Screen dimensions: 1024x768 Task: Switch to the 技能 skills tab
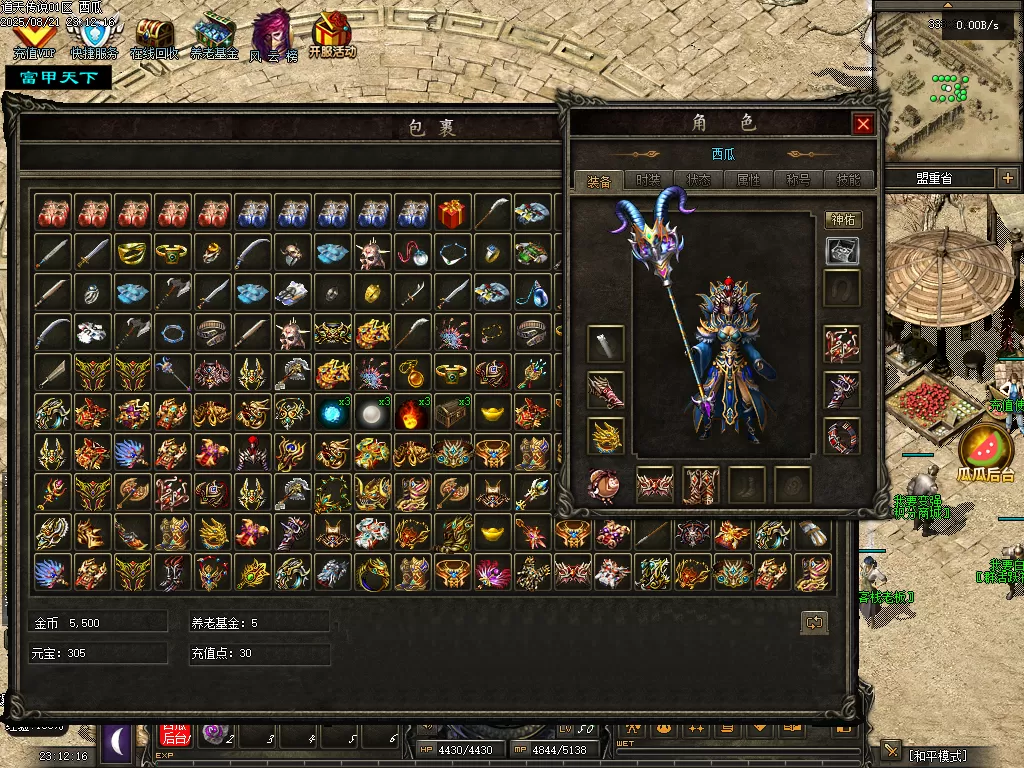click(x=848, y=180)
